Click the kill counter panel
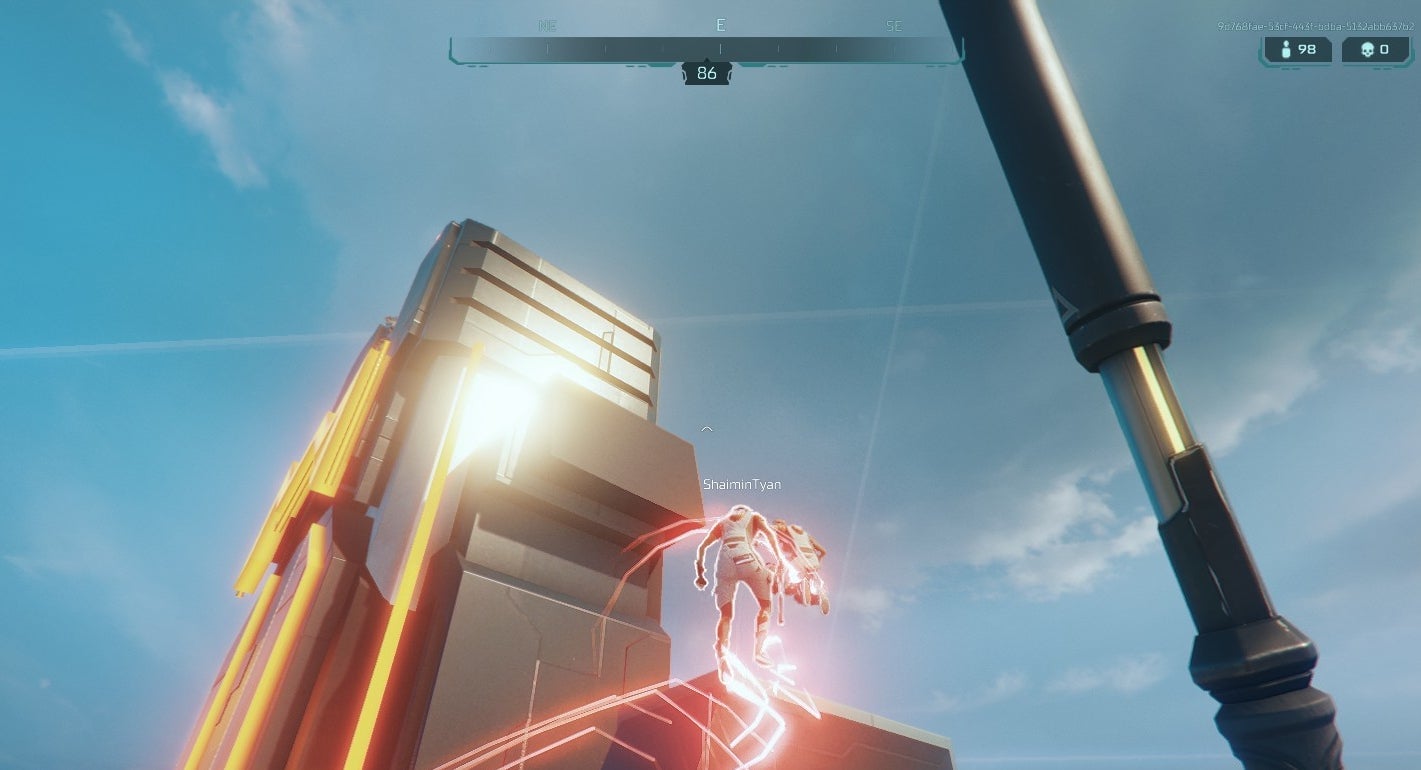This screenshot has height=770, width=1421. [x=1376, y=49]
